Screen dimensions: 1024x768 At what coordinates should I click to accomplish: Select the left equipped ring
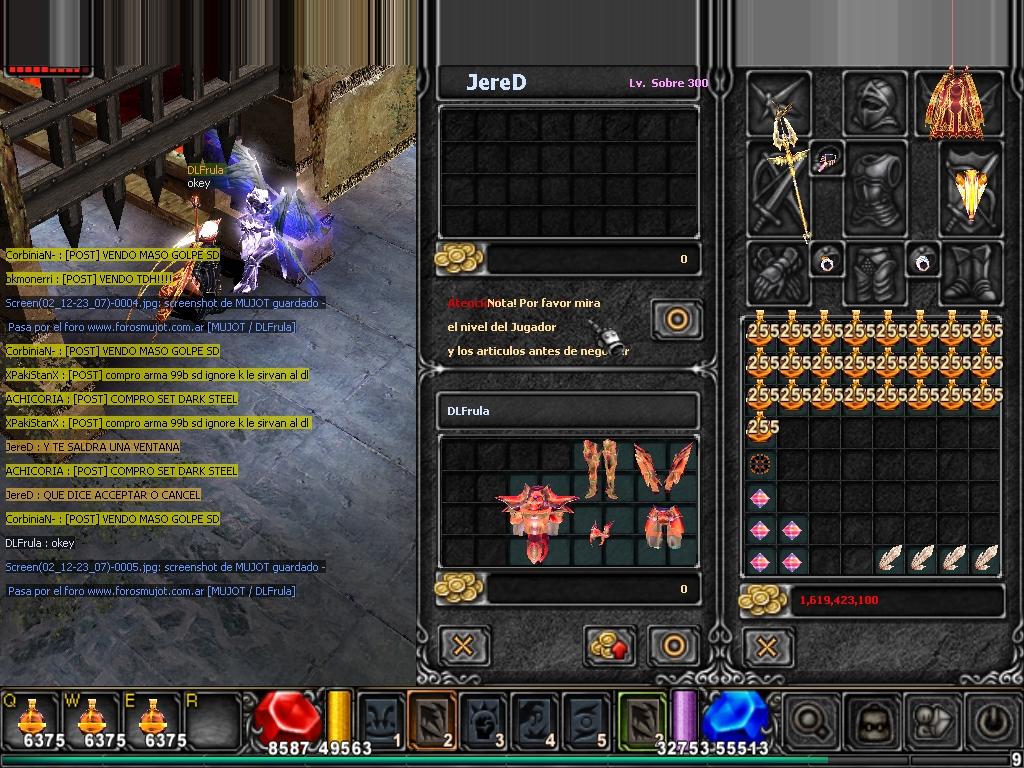click(827, 261)
